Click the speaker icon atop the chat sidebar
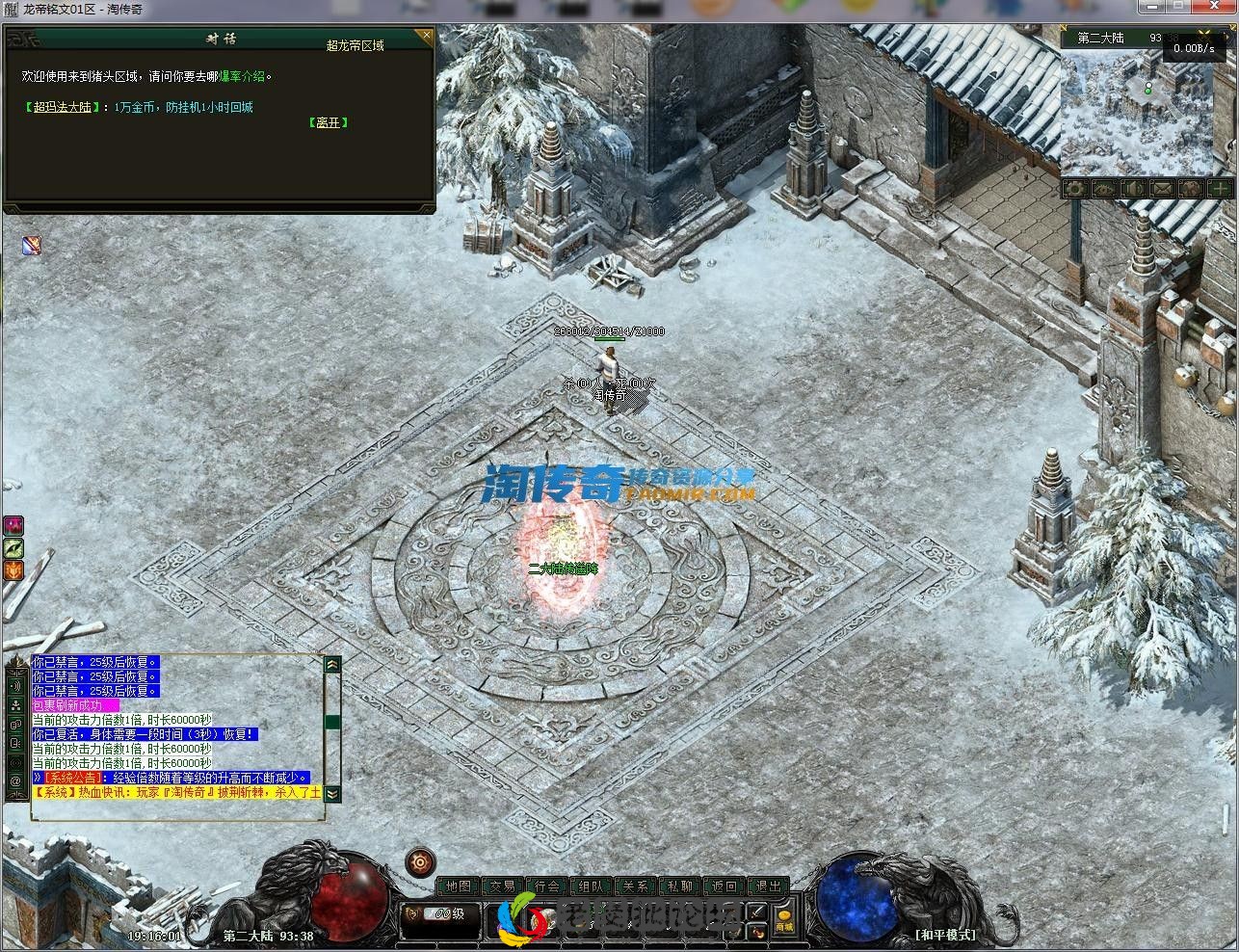1239x952 pixels. (16, 686)
